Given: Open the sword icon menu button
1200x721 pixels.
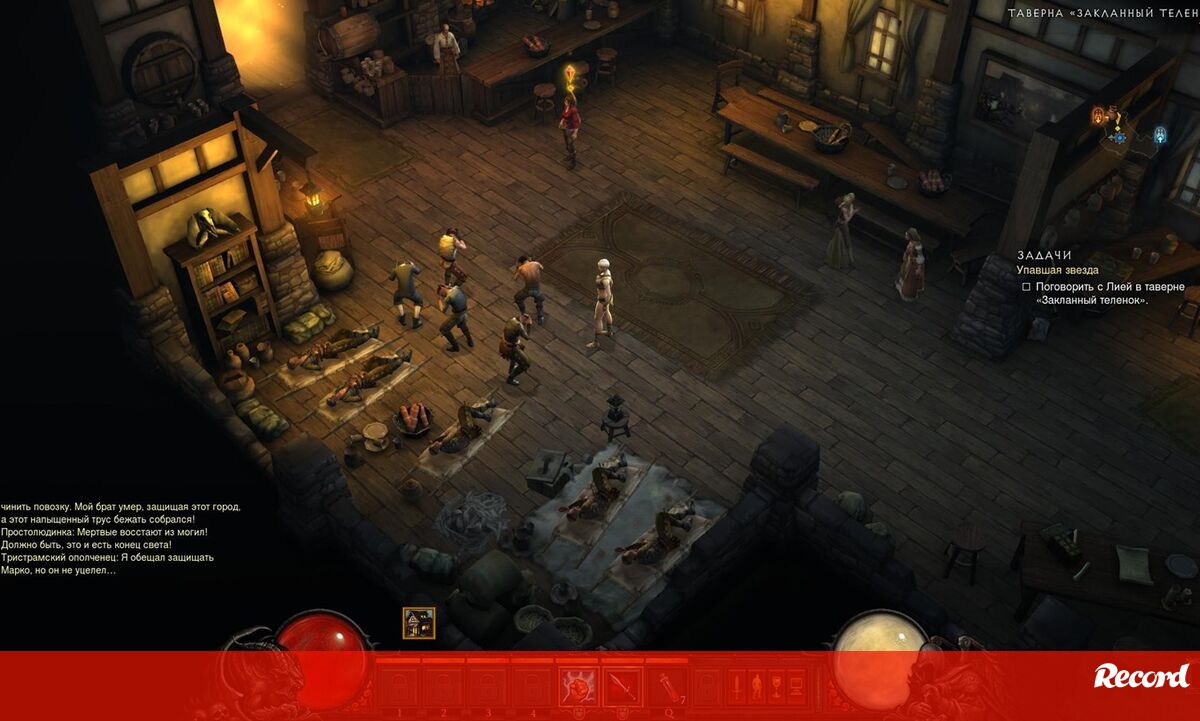Looking at the screenshot, I should tap(735, 687).
